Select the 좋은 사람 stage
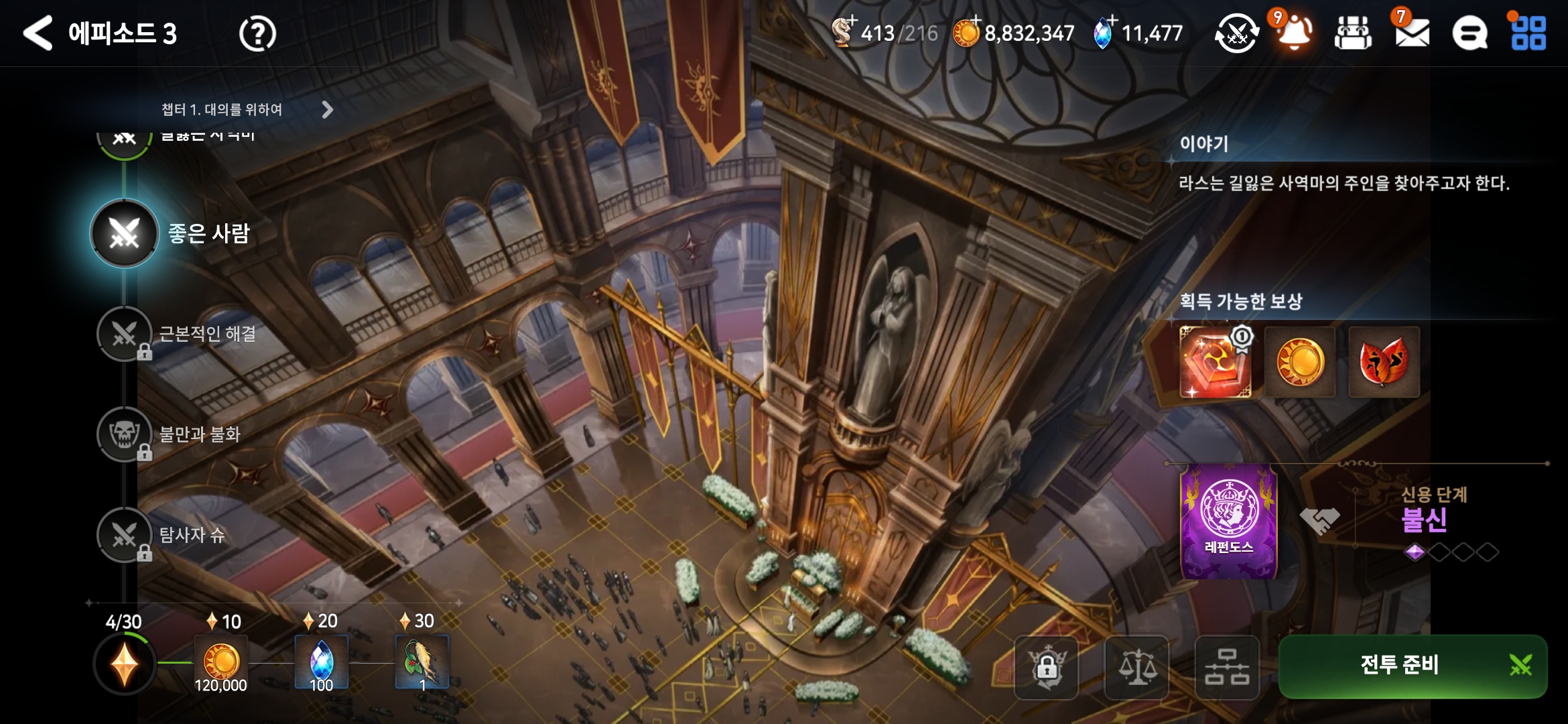 point(125,233)
